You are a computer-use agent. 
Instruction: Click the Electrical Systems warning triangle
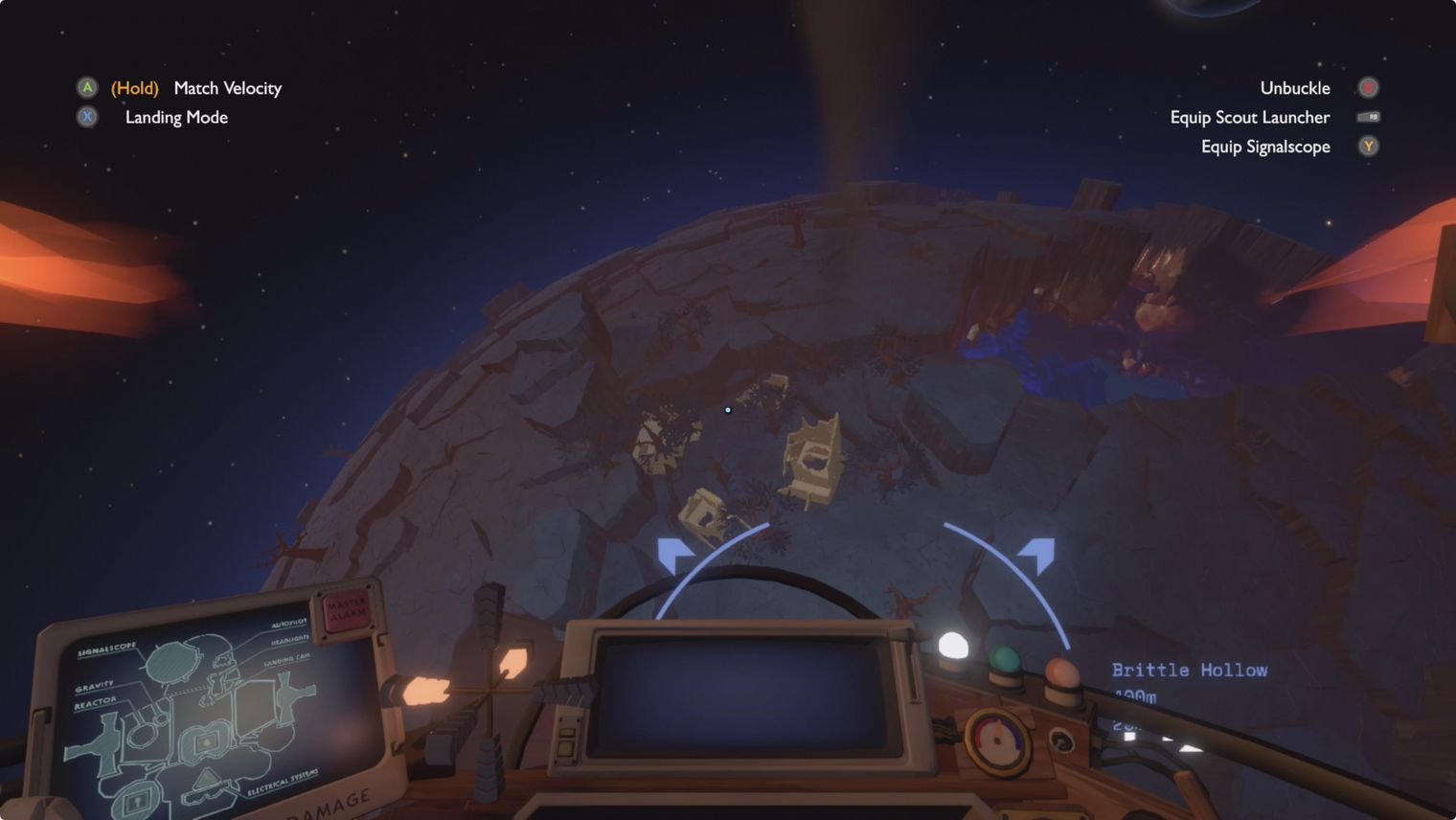[206, 779]
